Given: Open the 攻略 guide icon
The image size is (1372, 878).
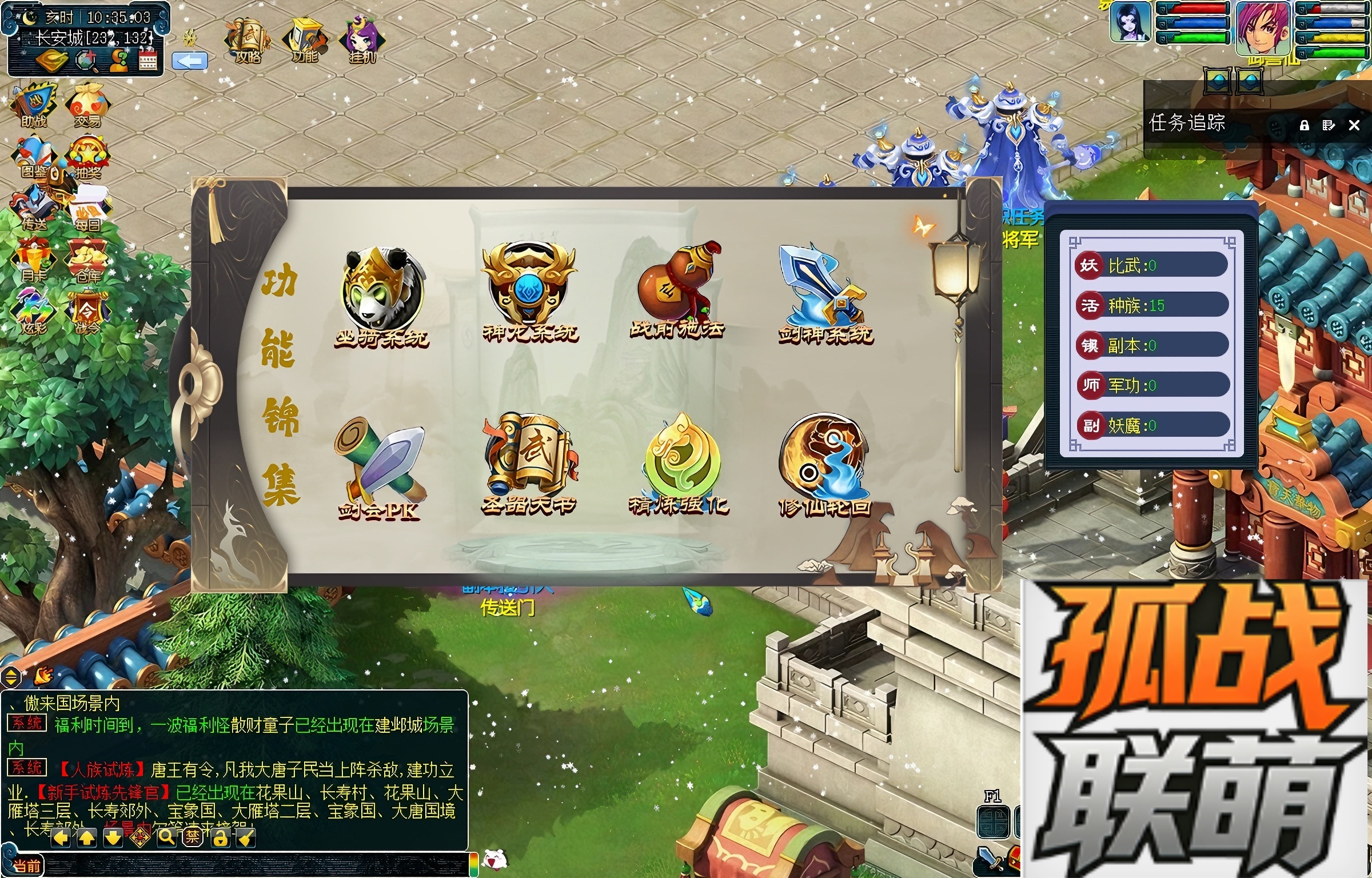Looking at the screenshot, I should pos(248,40).
